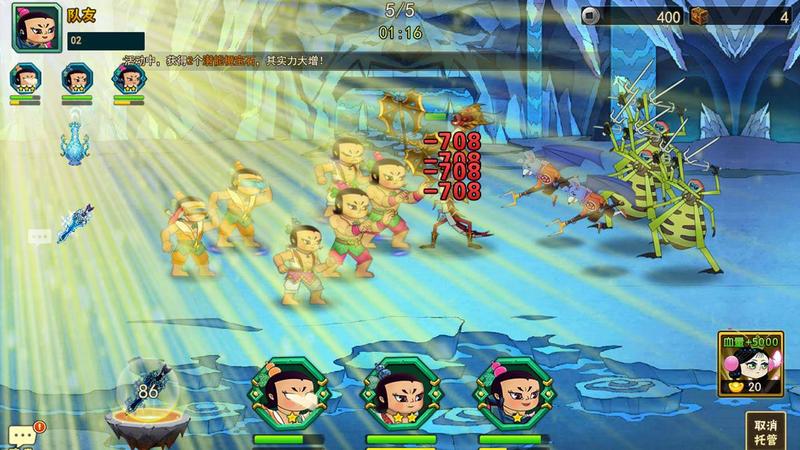Tap the 取消托管 auto-battle cancel button

click(x=764, y=430)
